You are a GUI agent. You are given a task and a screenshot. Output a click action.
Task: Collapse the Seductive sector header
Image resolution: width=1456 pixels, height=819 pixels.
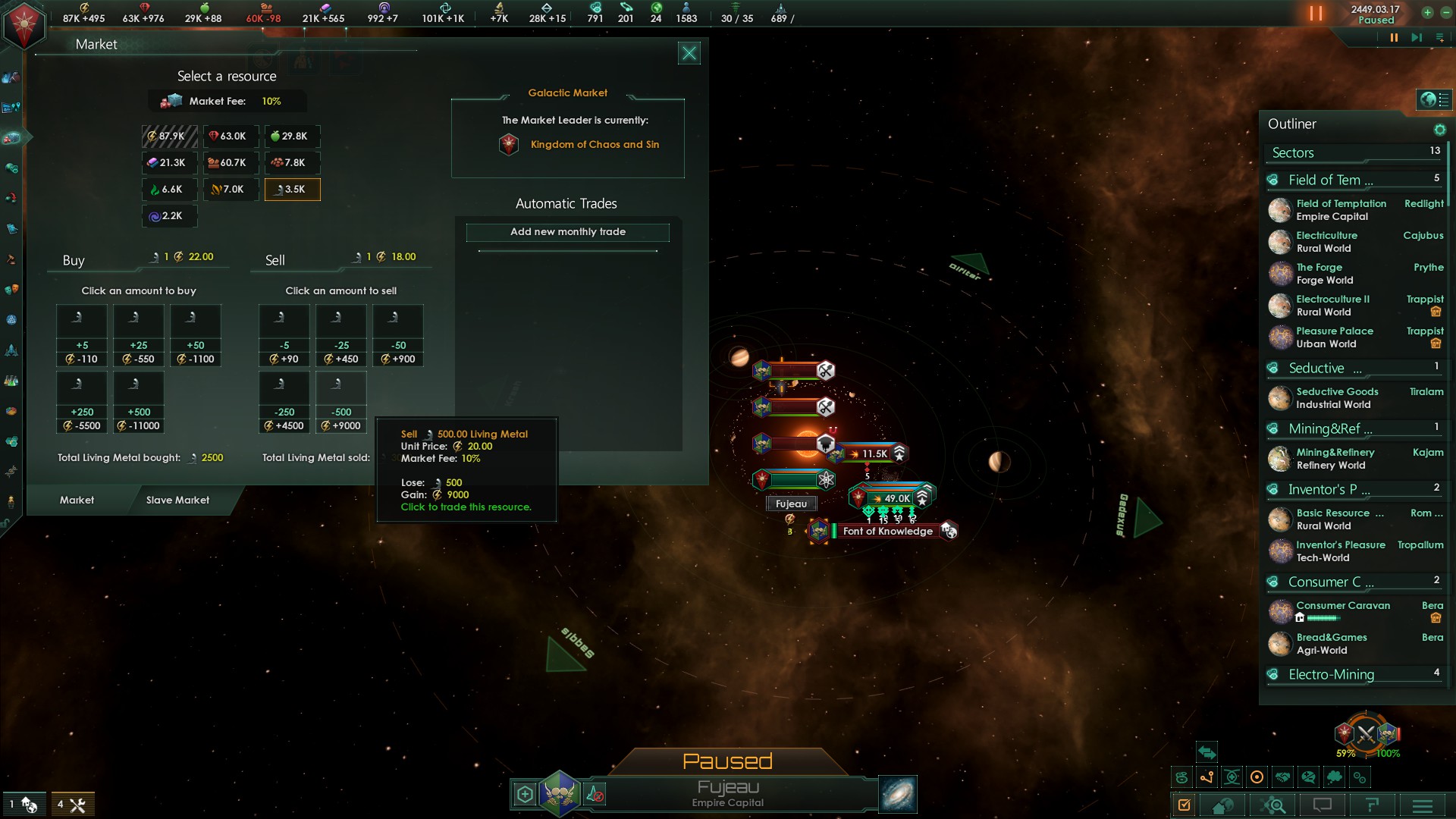click(1273, 369)
